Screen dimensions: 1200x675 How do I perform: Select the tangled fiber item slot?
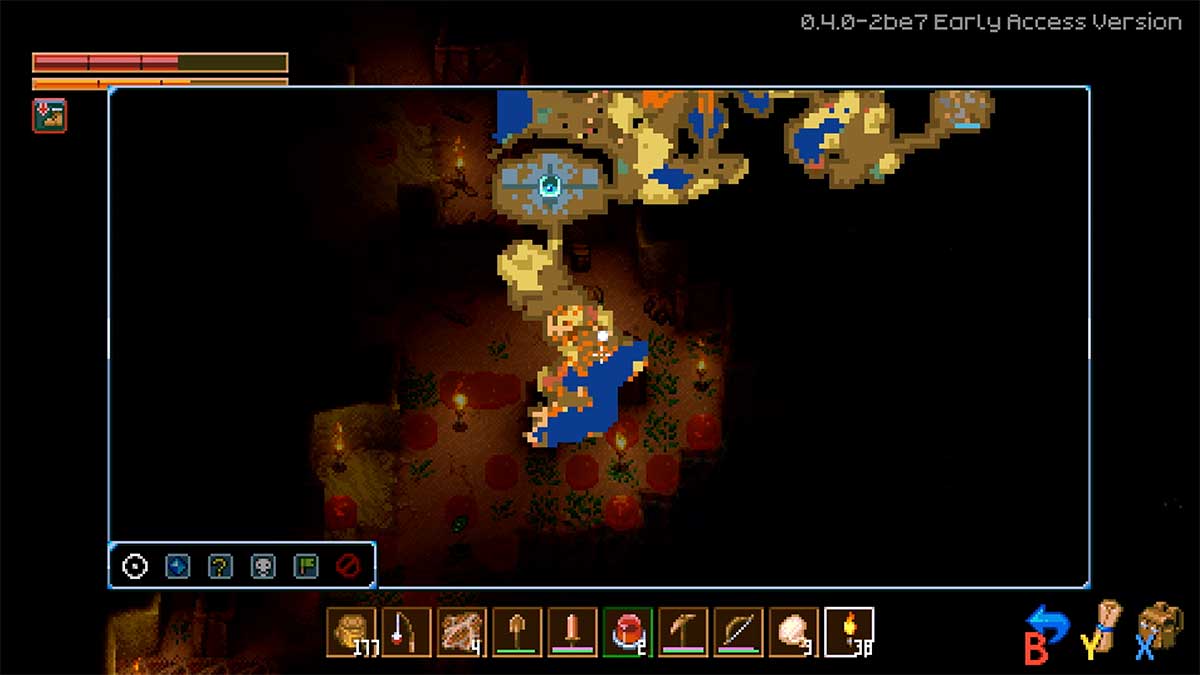pos(462,632)
